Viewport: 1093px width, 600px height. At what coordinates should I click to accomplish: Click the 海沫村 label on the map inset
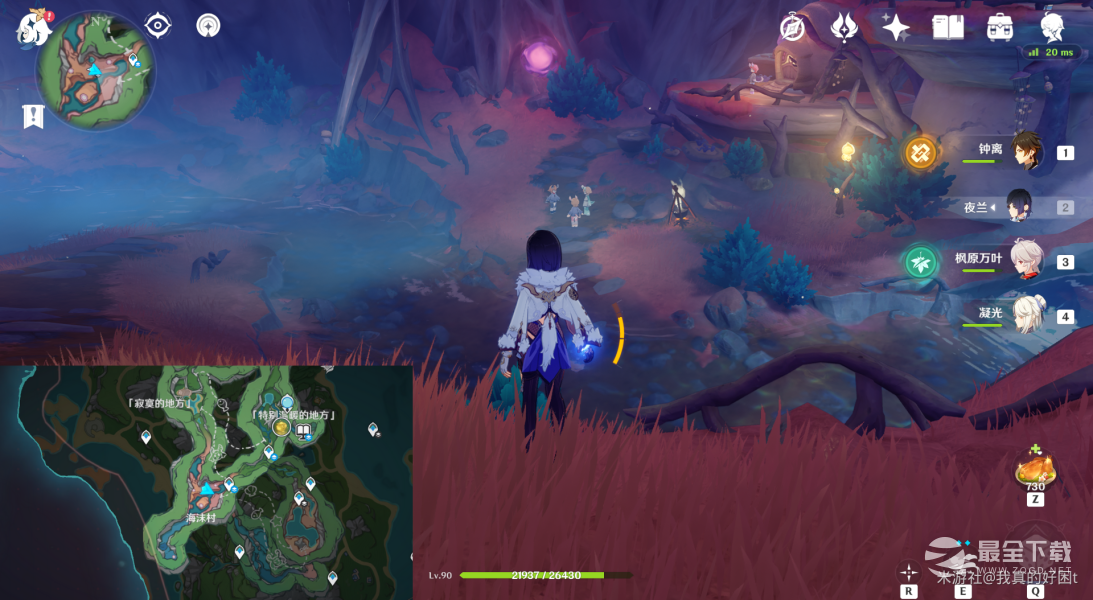(201, 519)
